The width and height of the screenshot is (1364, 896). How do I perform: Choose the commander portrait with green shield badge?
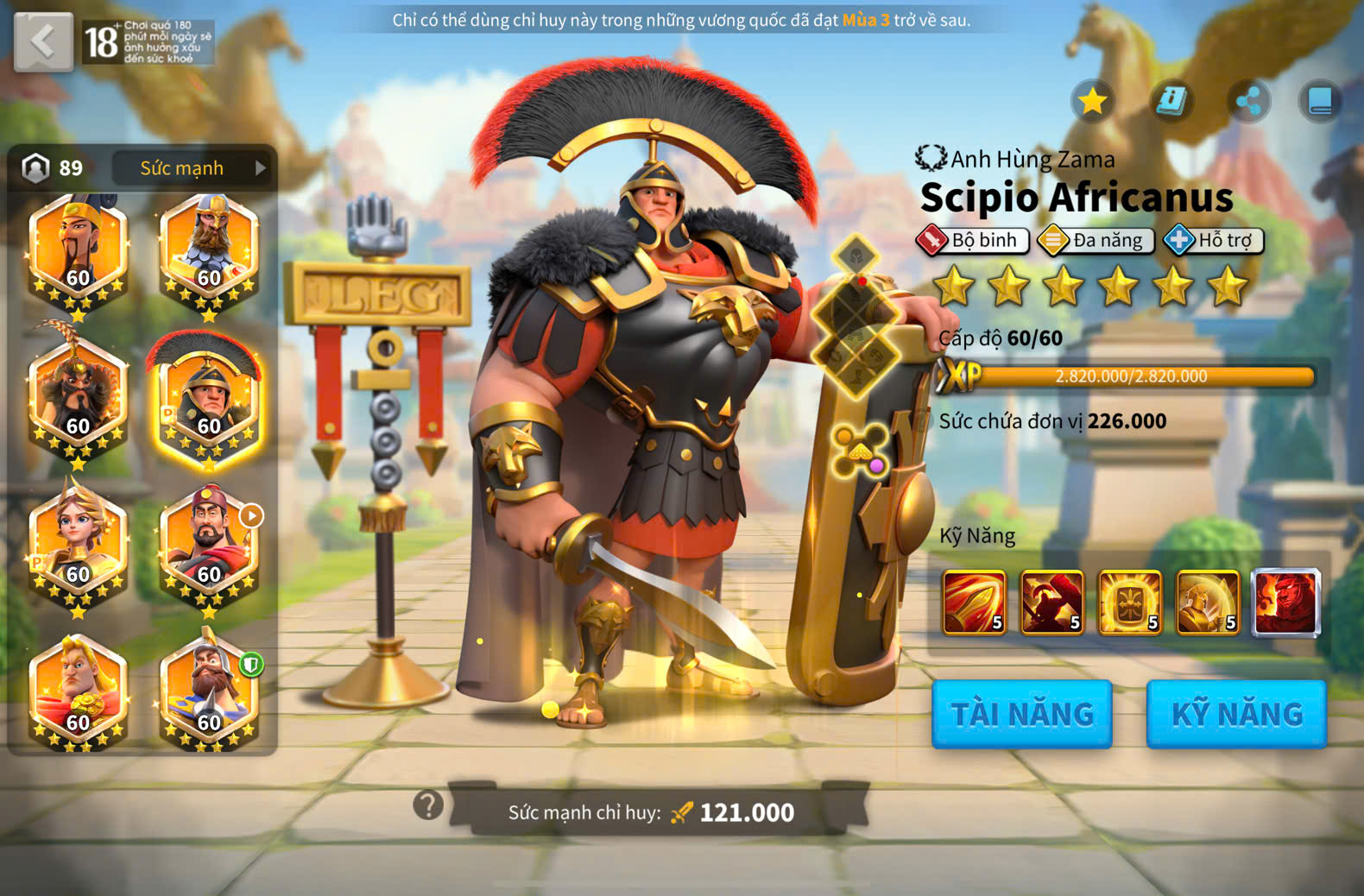pos(208,691)
